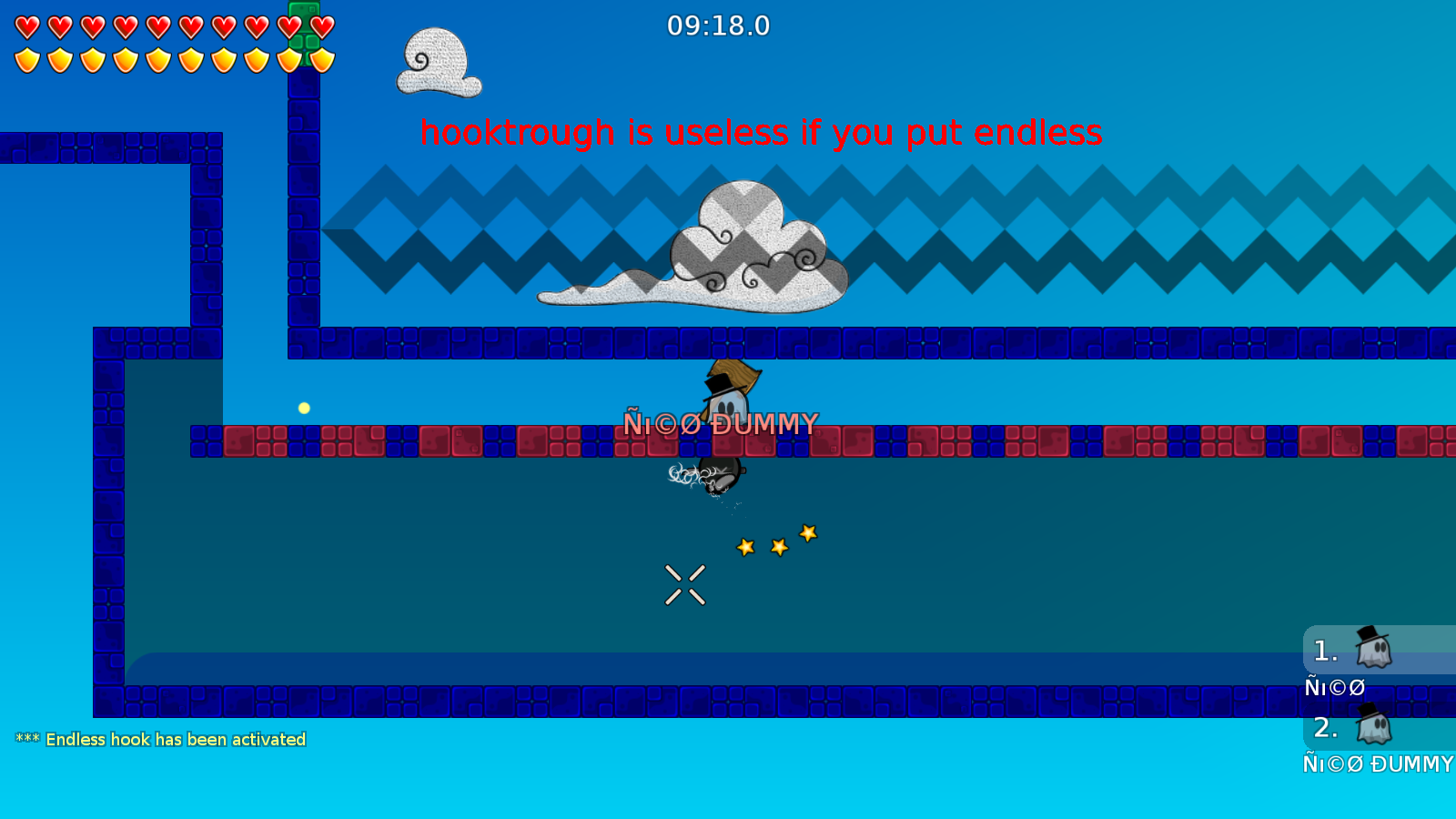Image resolution: width=1456 pixels, height=819 pixels.
Task: Click the final shield icon in the armor row
Action: (x=320, y=59)
